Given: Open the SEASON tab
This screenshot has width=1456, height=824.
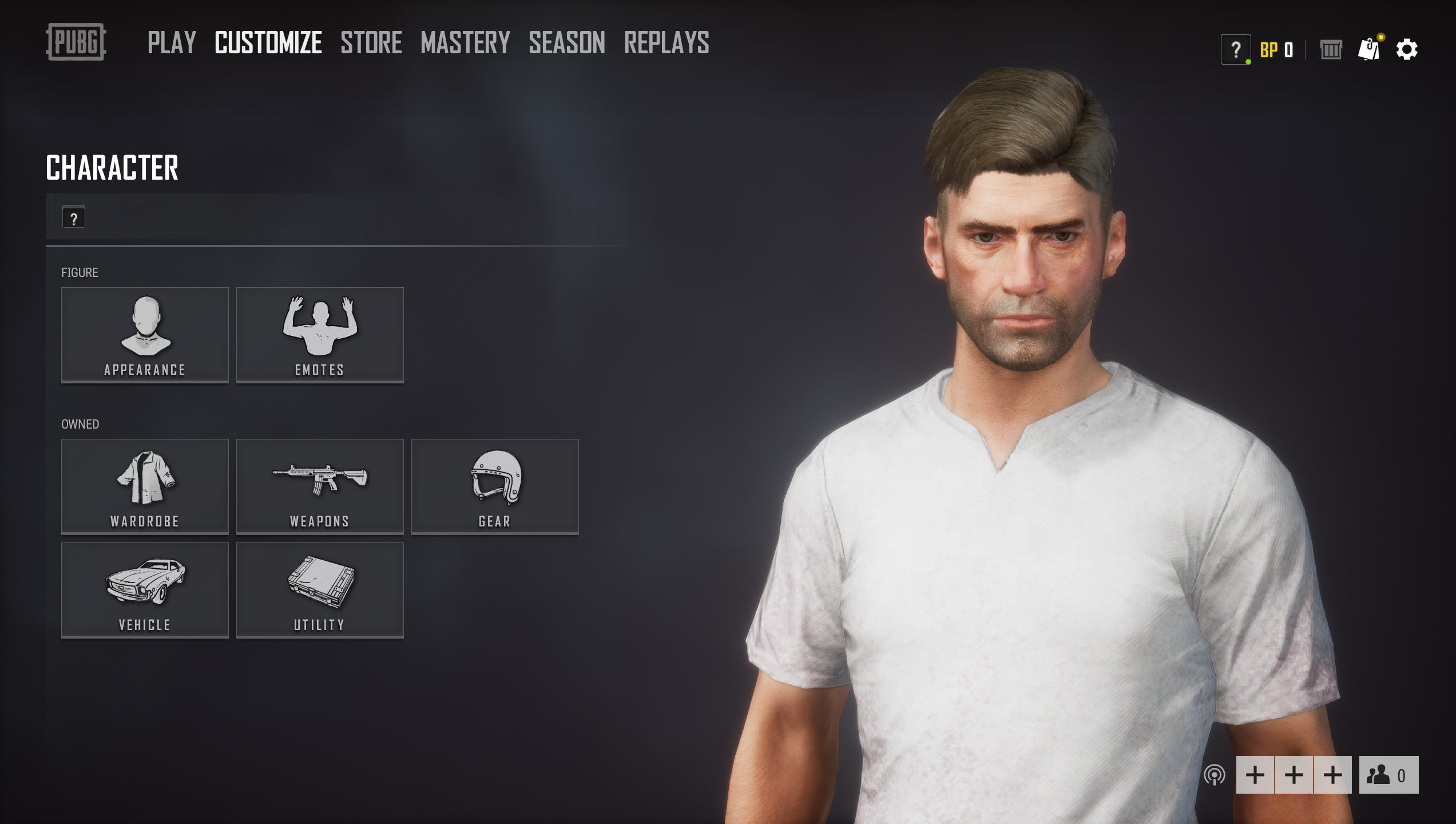Looking at the screenshot, I should [x=566, y=42].
